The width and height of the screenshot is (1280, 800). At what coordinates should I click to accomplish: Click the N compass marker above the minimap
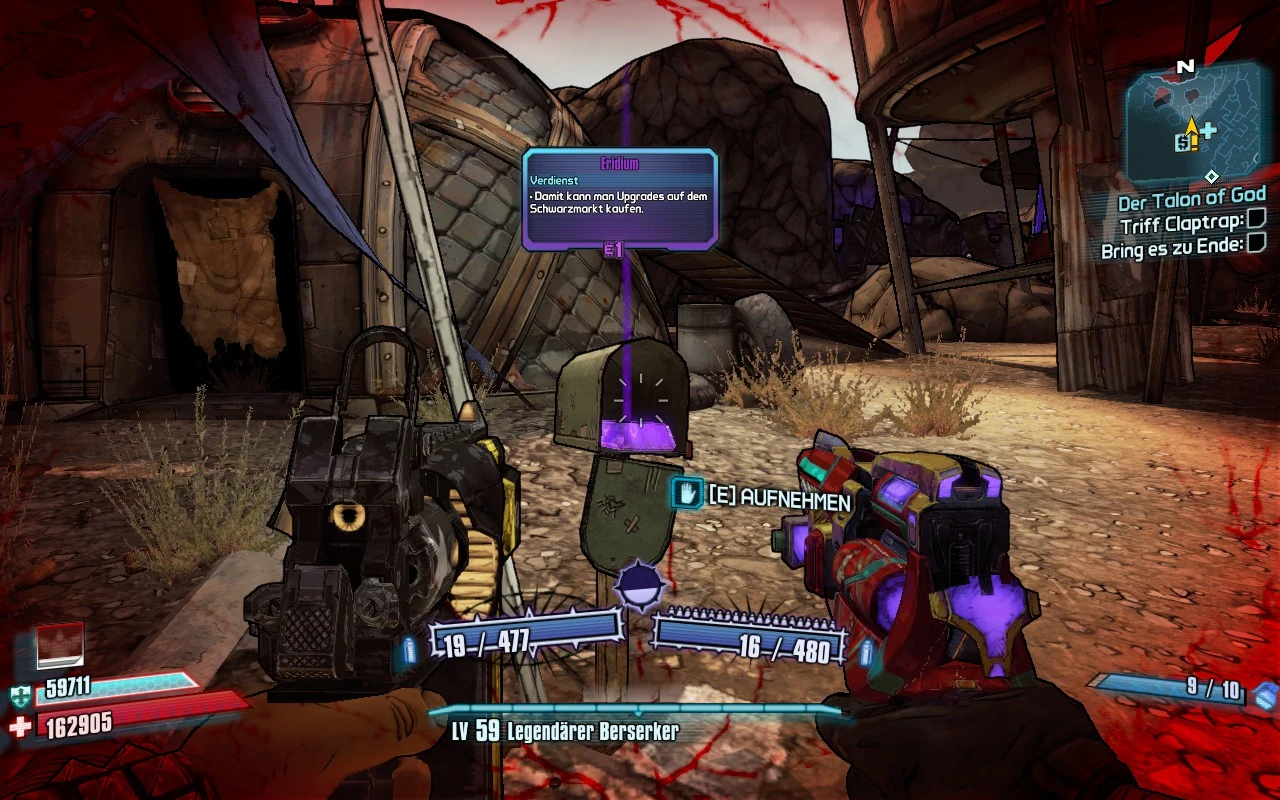(1186, 67)
